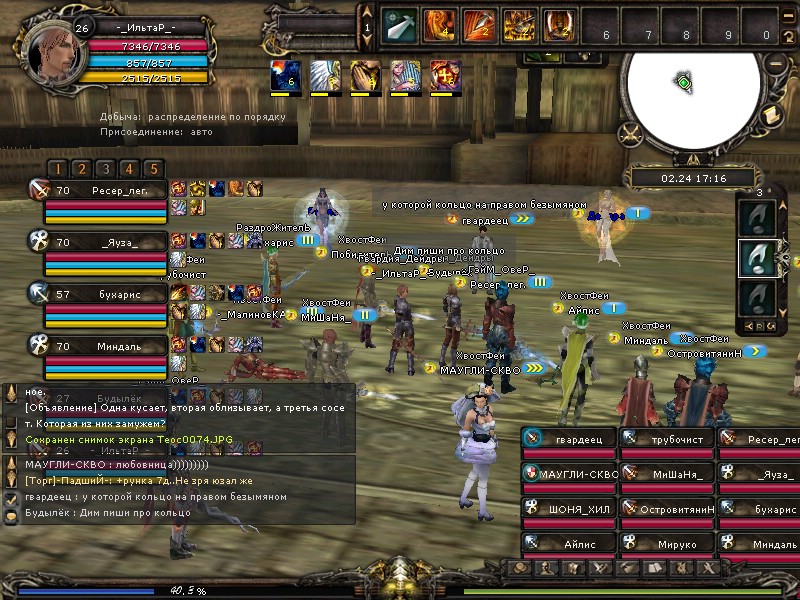The height and width of the screenshot is (600, 800).
Task: Select raid member трубочист
Action: click(666, 439)
